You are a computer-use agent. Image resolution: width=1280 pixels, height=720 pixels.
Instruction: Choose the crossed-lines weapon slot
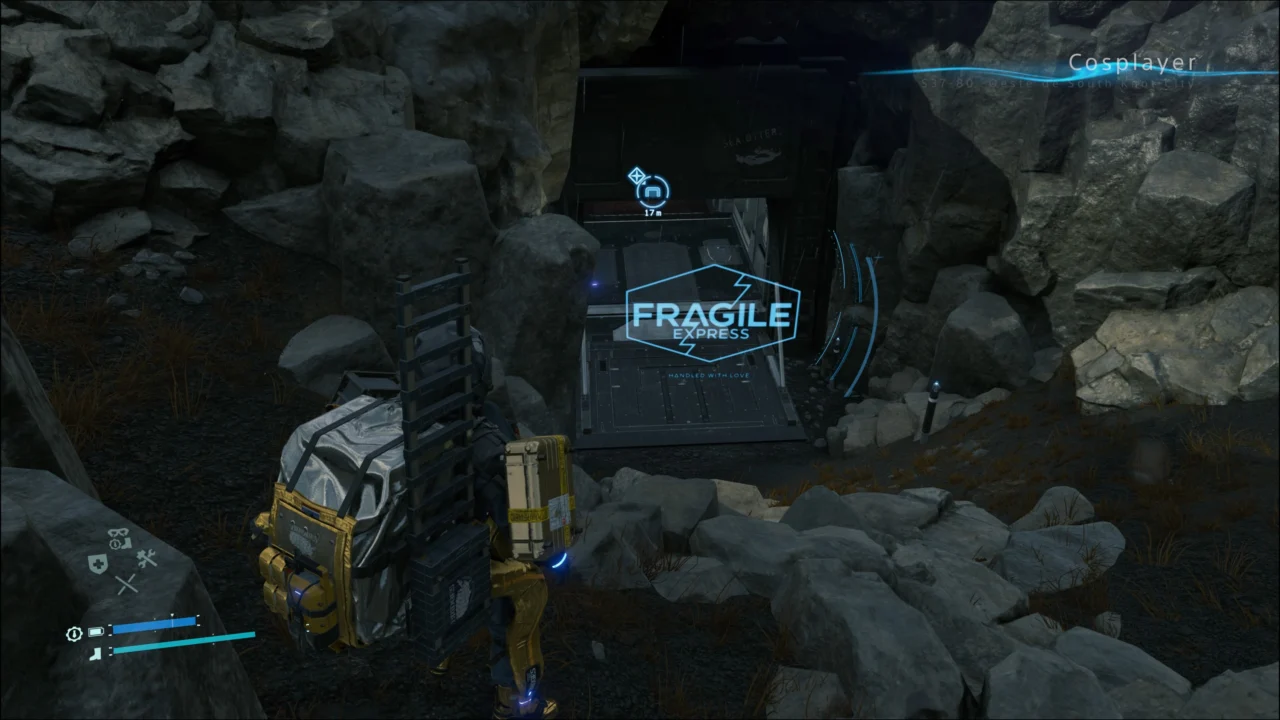[x=126, y=585]
